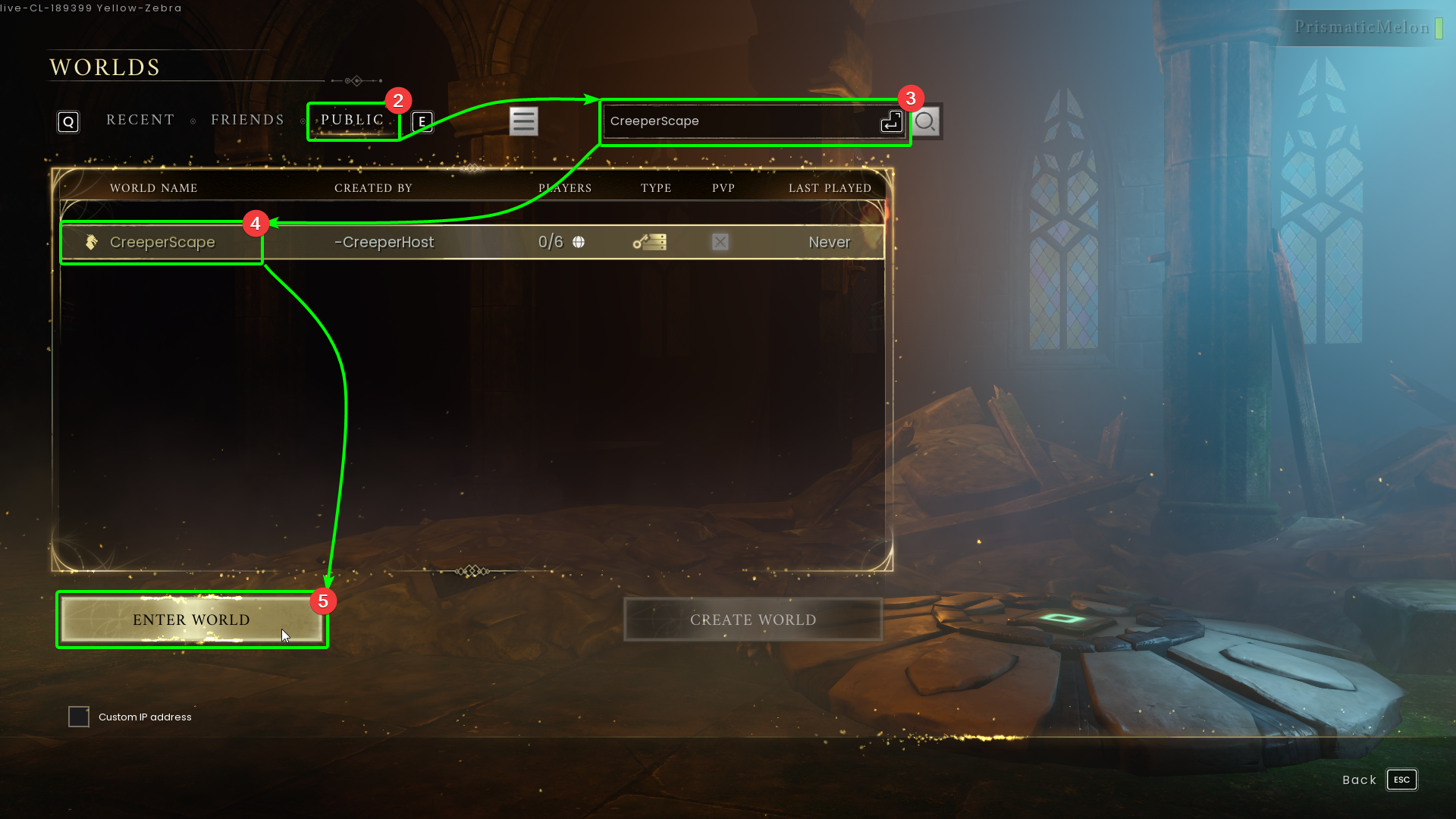Select the Public worlds tab
1456x819 pixels.
352,120
